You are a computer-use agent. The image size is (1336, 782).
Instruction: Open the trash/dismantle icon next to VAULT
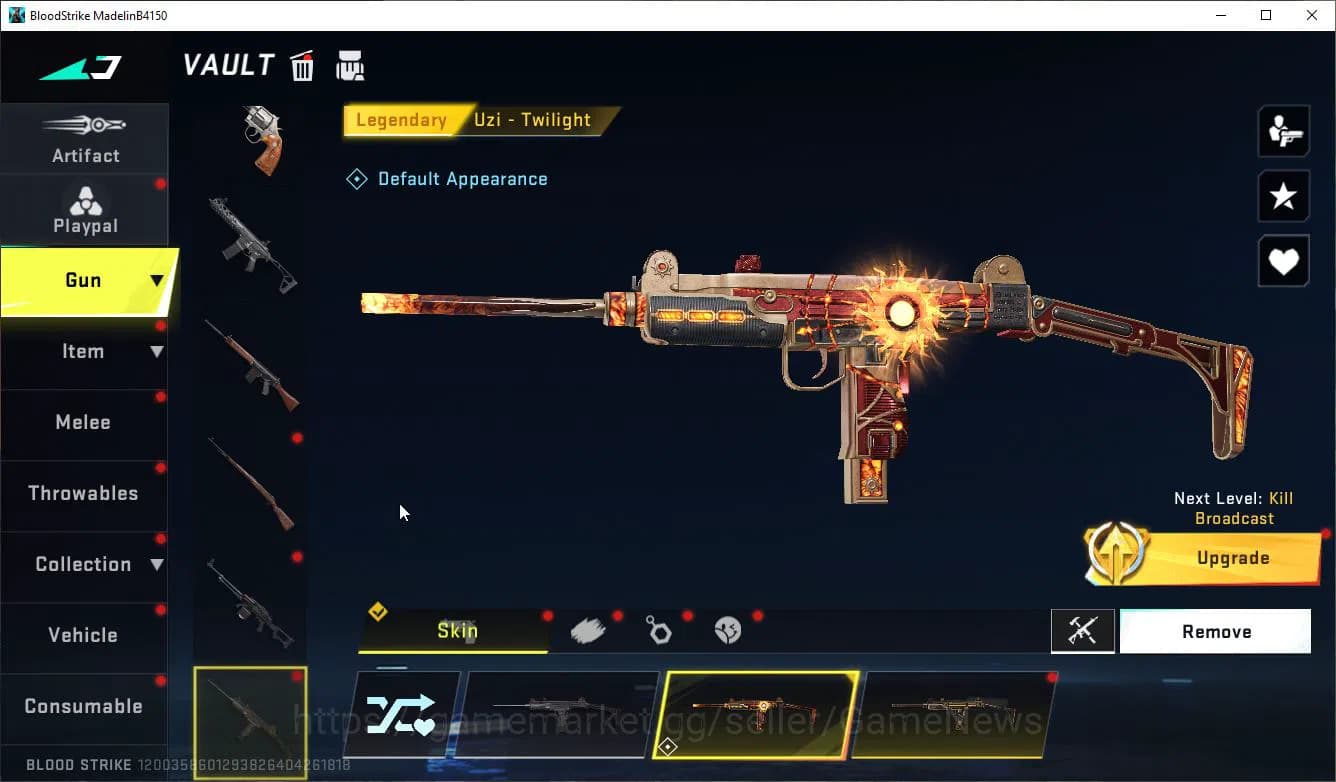302,65
